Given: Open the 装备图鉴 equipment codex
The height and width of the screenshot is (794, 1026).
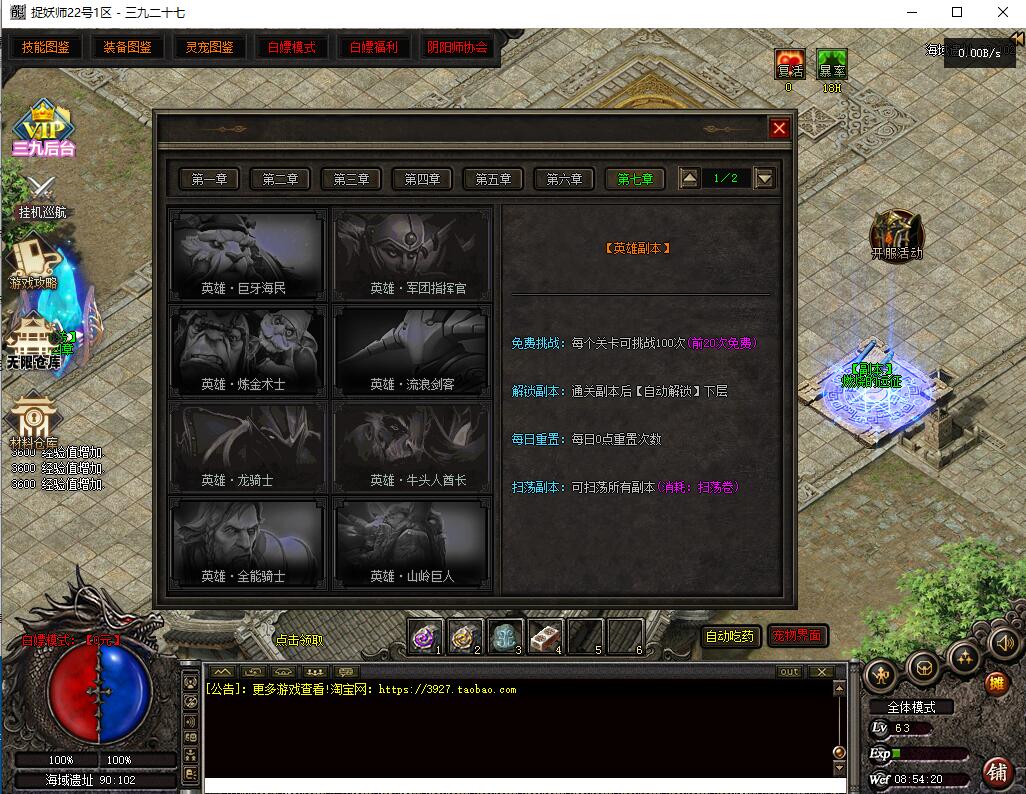Looking at the screenshot, I should [x=128, y=47].
